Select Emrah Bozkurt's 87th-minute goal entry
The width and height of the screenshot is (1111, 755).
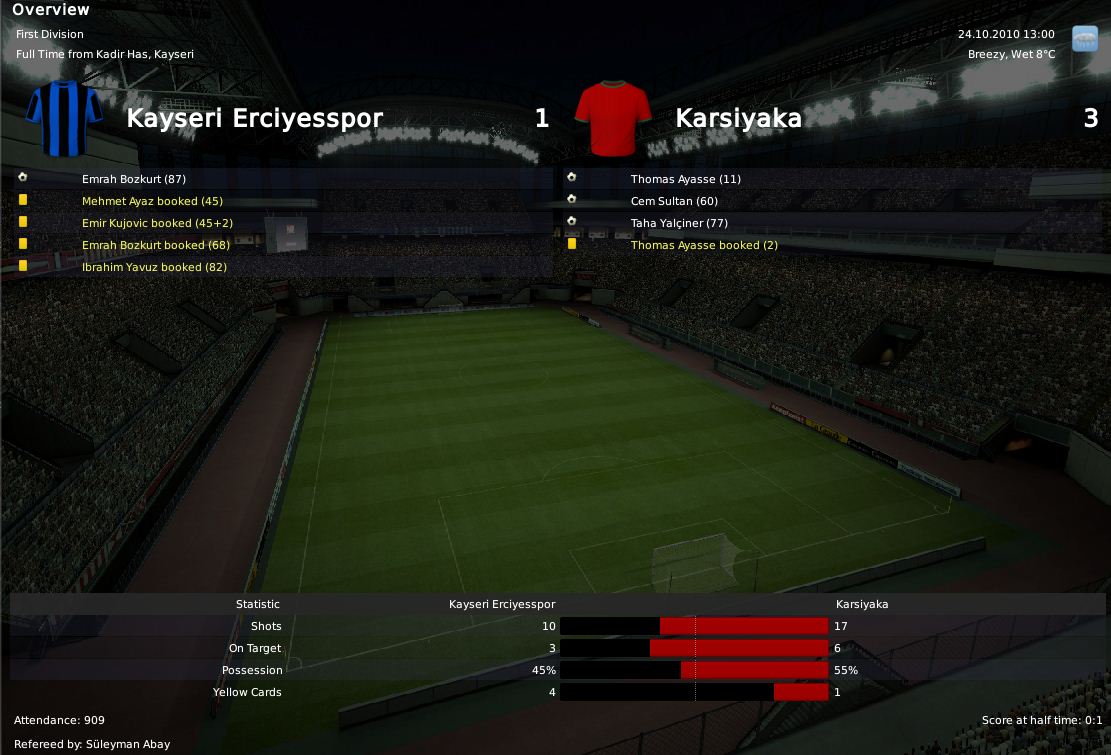pos(134,179)
